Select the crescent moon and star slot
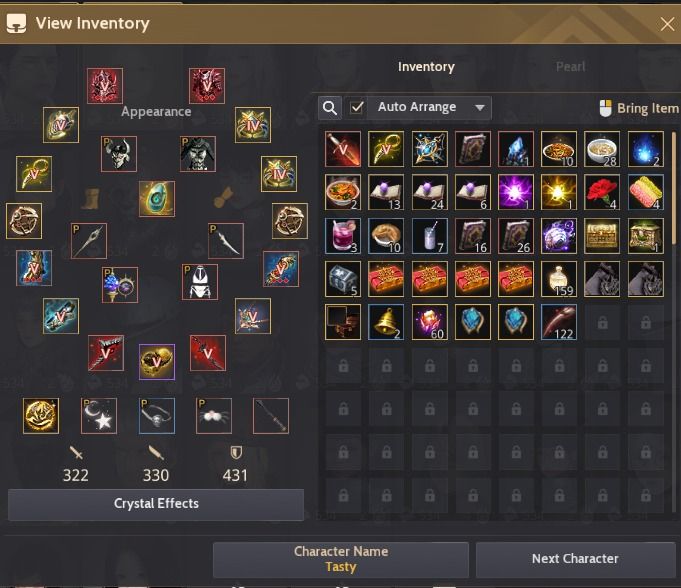681x588 pixels. click(99, 416)
